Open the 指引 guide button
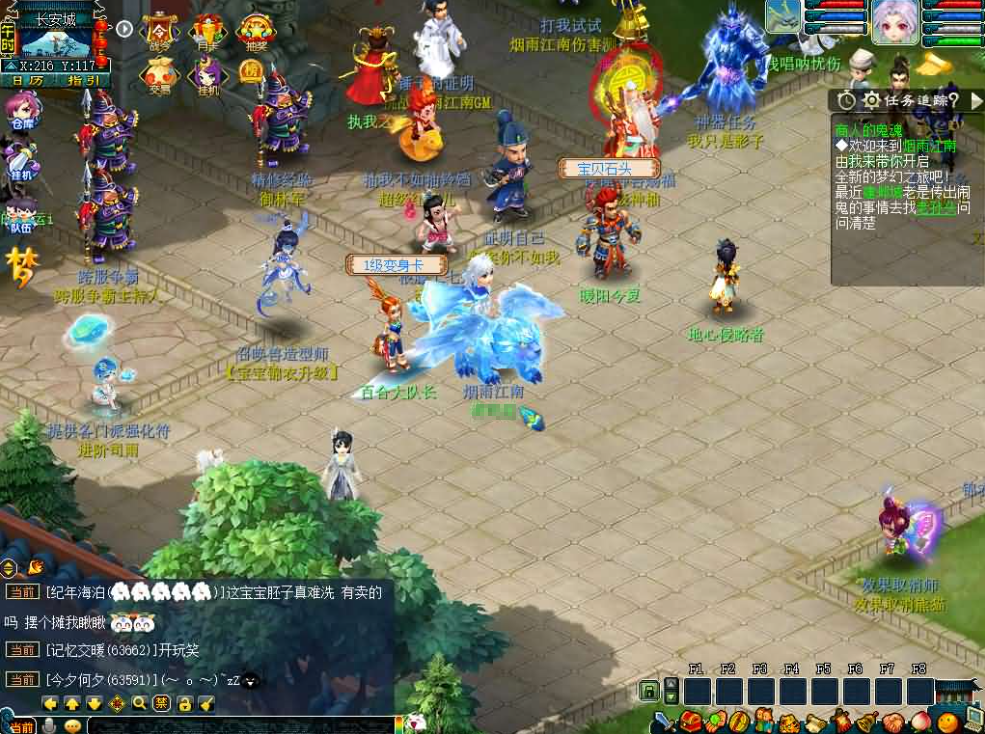Image resolution: width=985 pixels, height=734 pixels. (x=84, y=80)
